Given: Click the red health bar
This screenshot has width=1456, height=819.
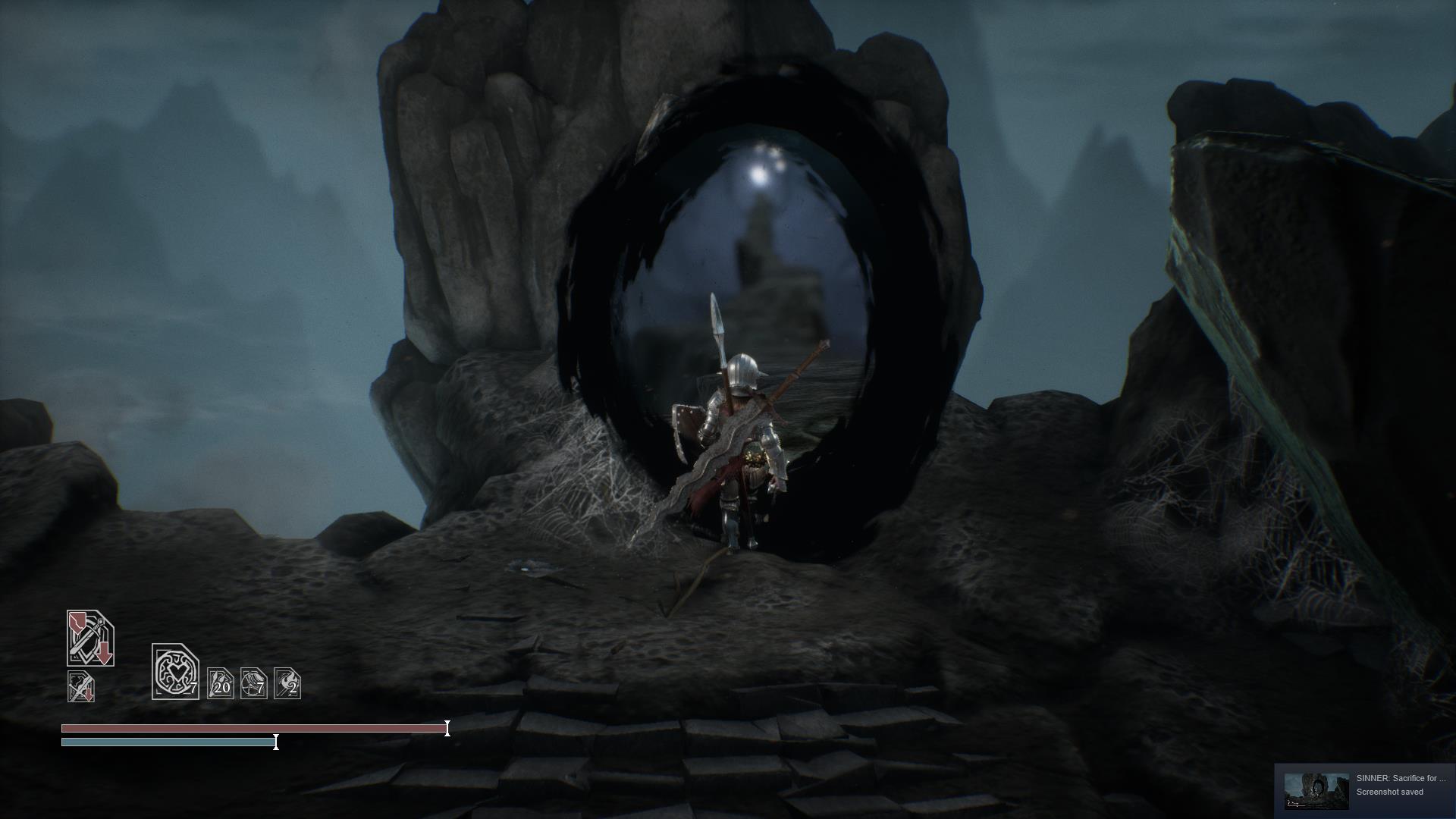Looking at the screenshot, I should pos(250,730).
